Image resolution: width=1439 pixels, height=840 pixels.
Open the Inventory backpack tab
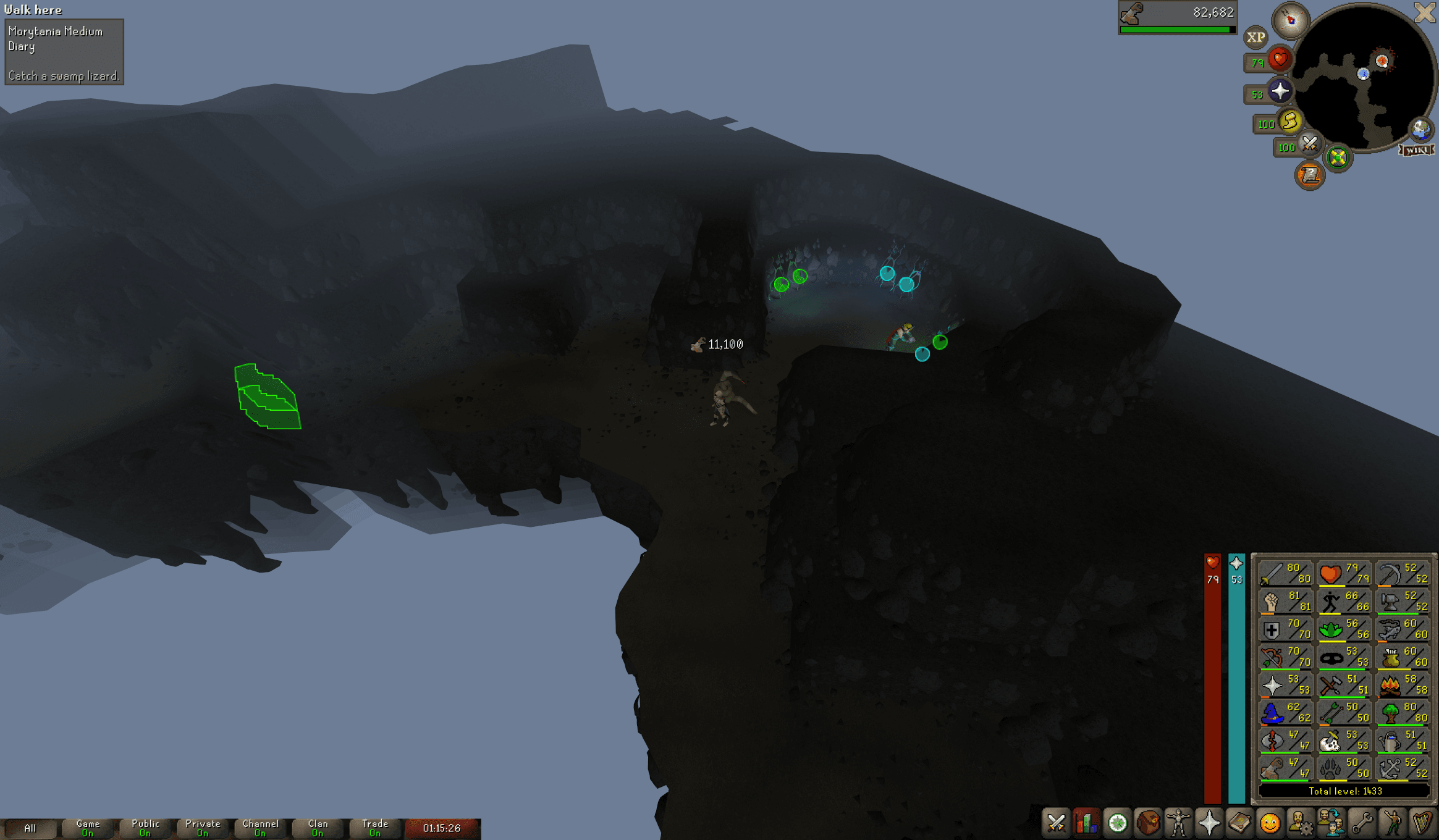click(x=1148, y=823)
